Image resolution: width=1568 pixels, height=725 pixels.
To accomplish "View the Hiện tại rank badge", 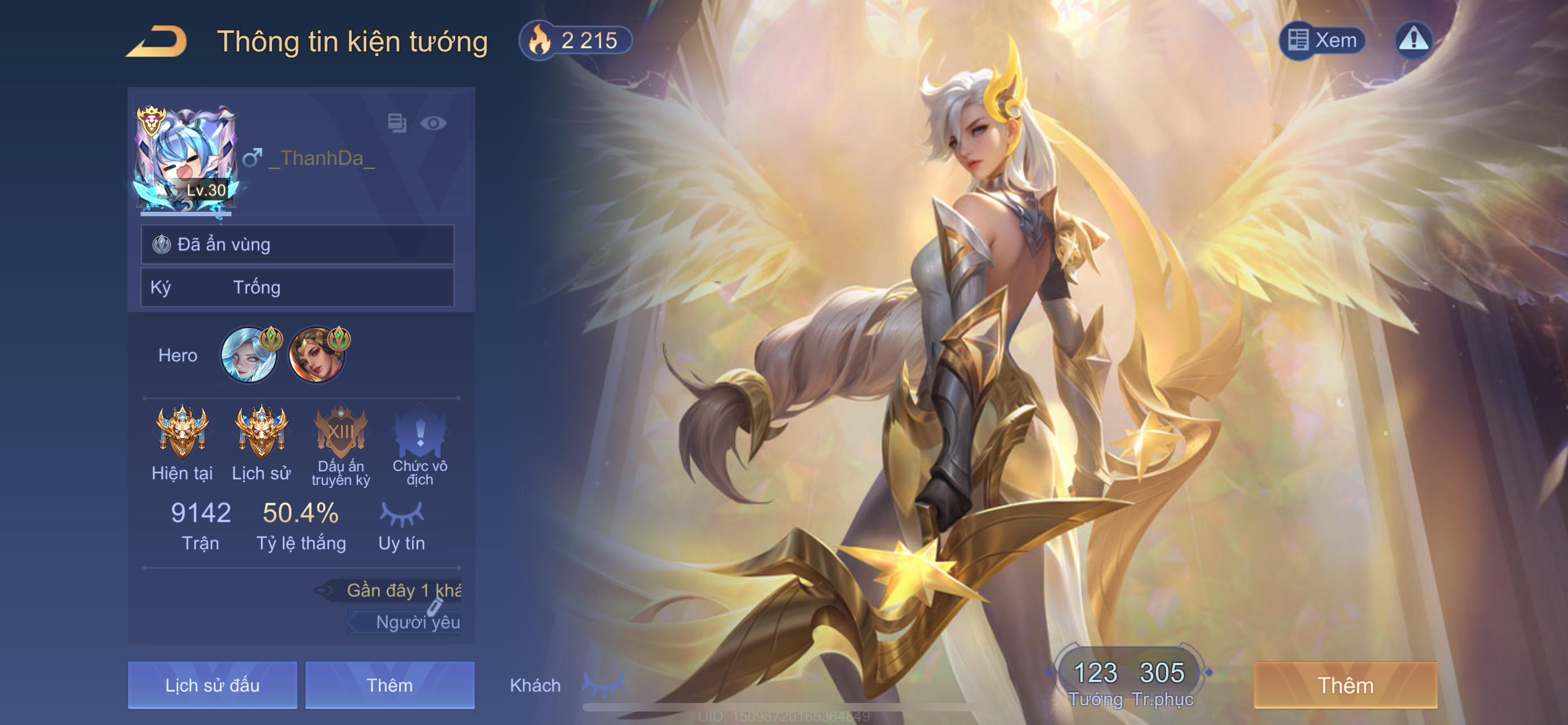I will click(x=182, y=432).
